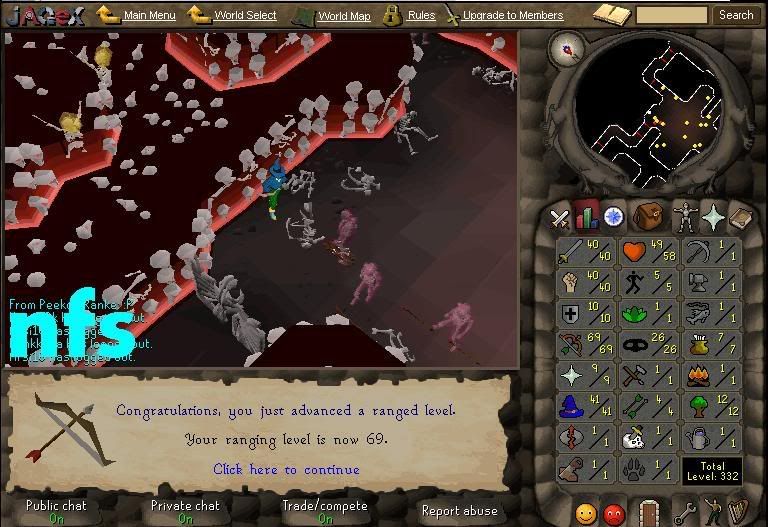Click here to continue the level-up dialogue
The height and width of the screenshot is (527, 768).
(x=286, y=469)
